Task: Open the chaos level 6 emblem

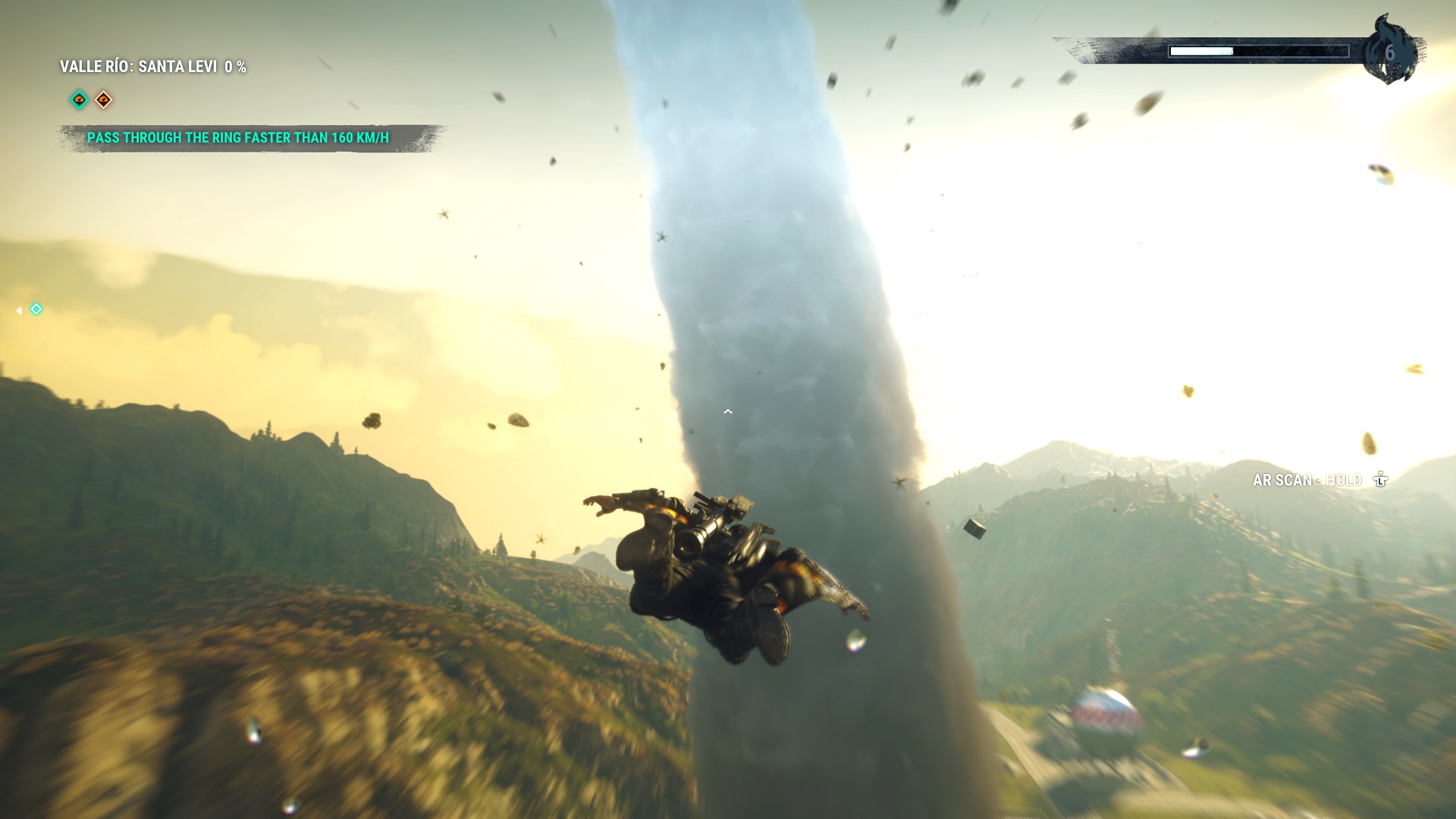Action: pyautogui.click(x=1389, y=52)
